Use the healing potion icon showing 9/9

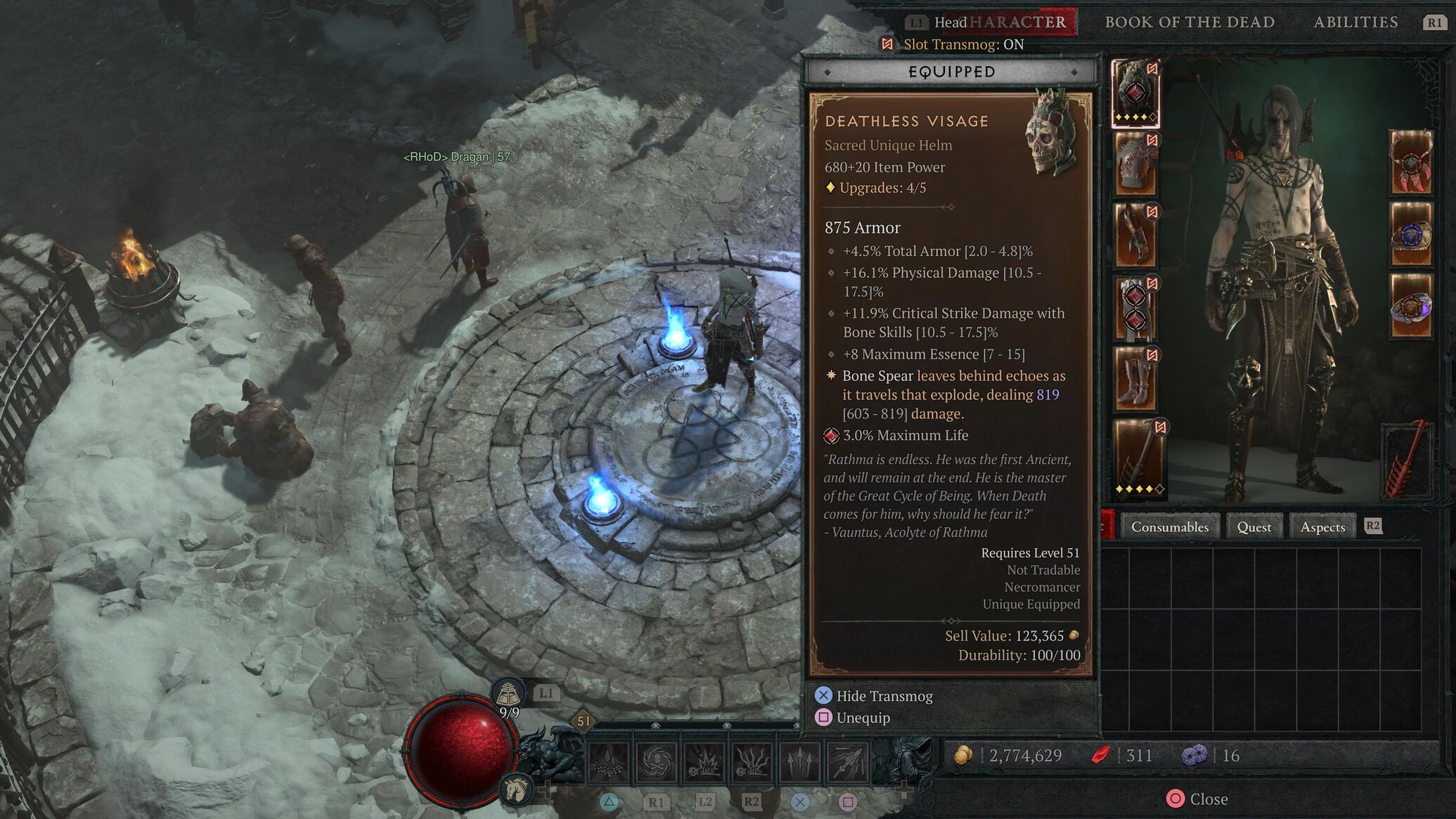(x=508, y=695)
